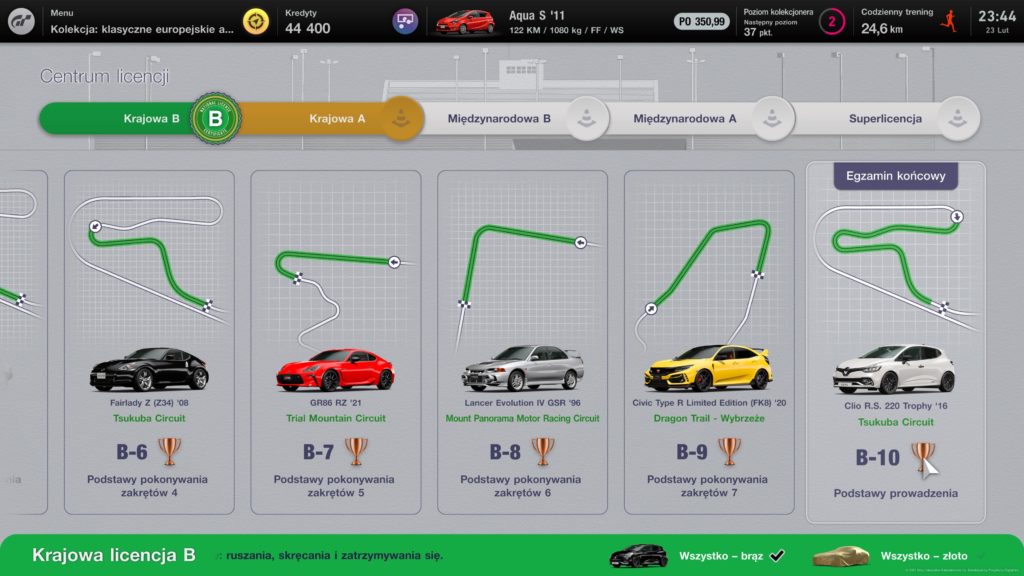
Task: View the all-bronze prize car
Action: 639,556
